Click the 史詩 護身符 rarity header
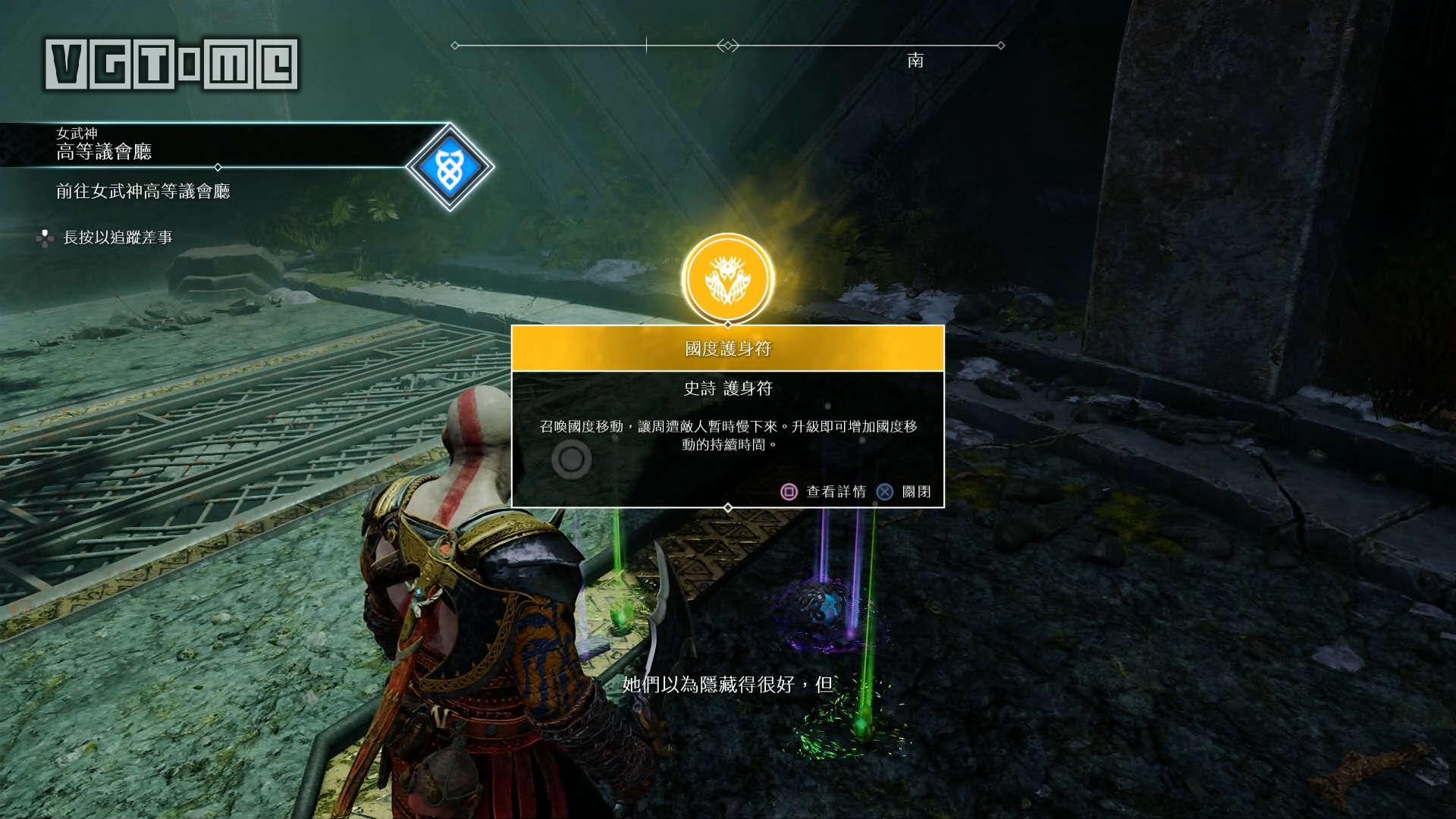 728,389
